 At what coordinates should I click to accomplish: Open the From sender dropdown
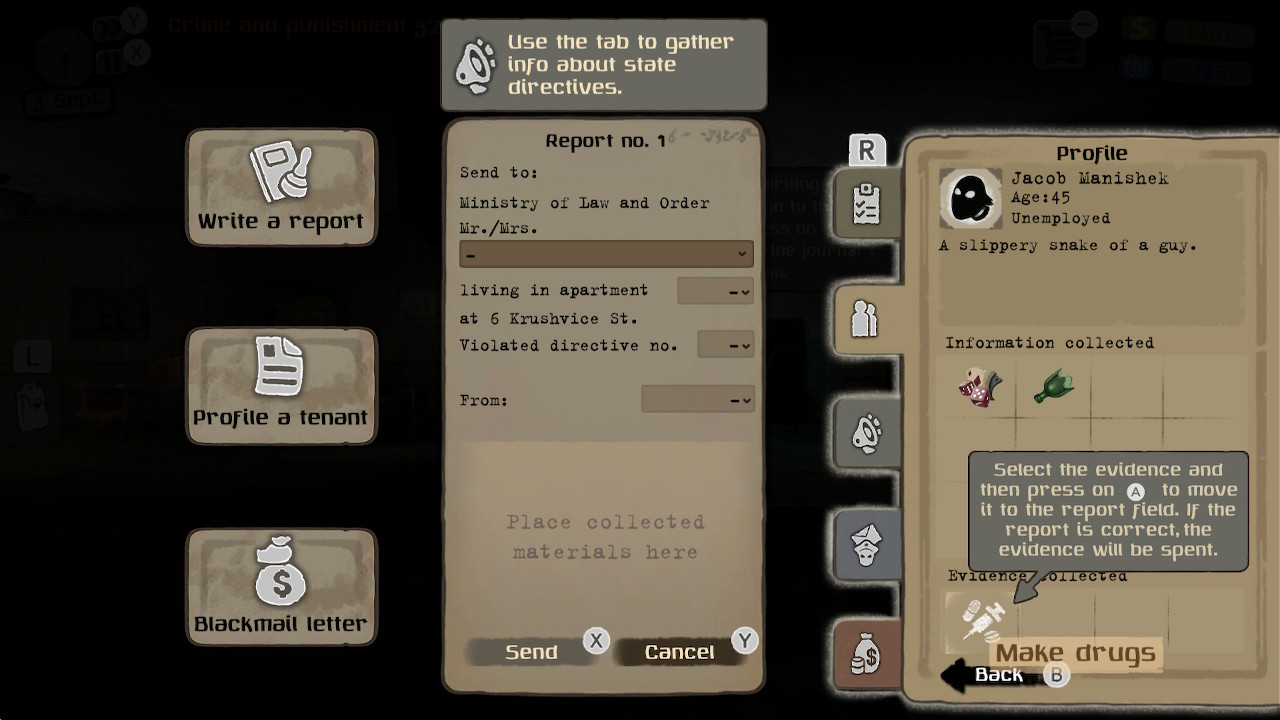697,400
